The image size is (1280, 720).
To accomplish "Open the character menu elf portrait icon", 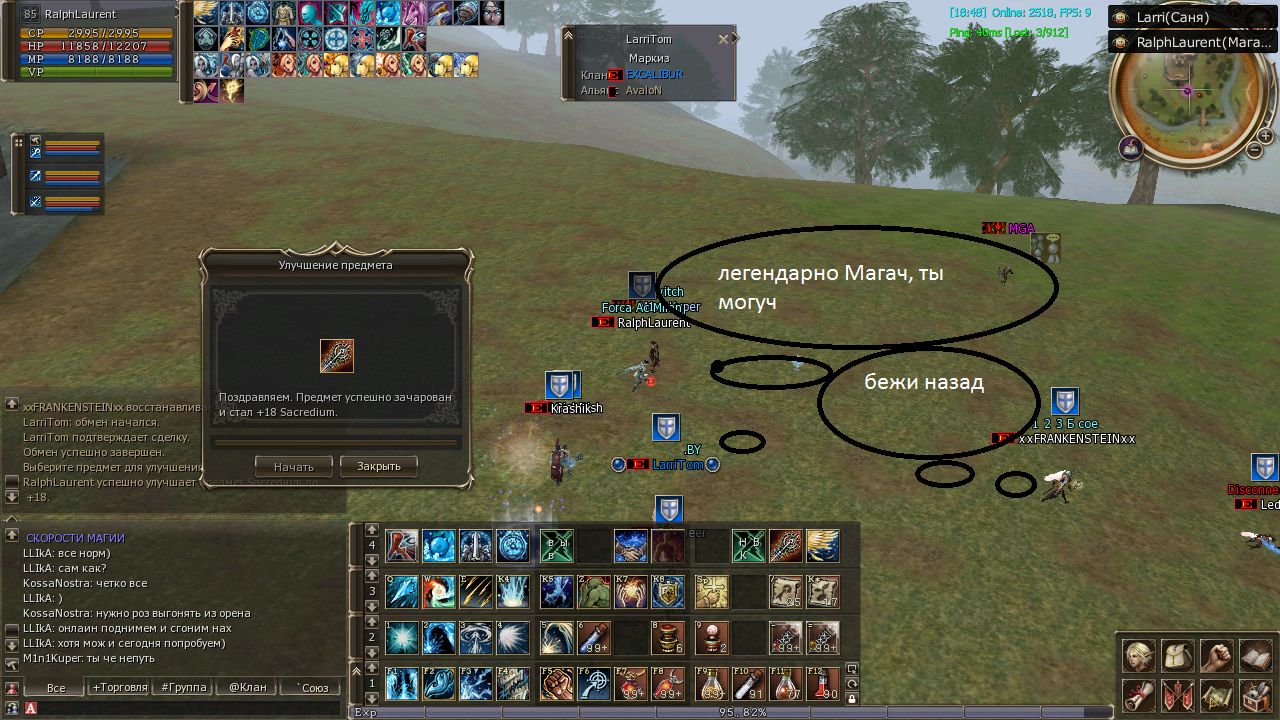I will tap(1138, 656).
